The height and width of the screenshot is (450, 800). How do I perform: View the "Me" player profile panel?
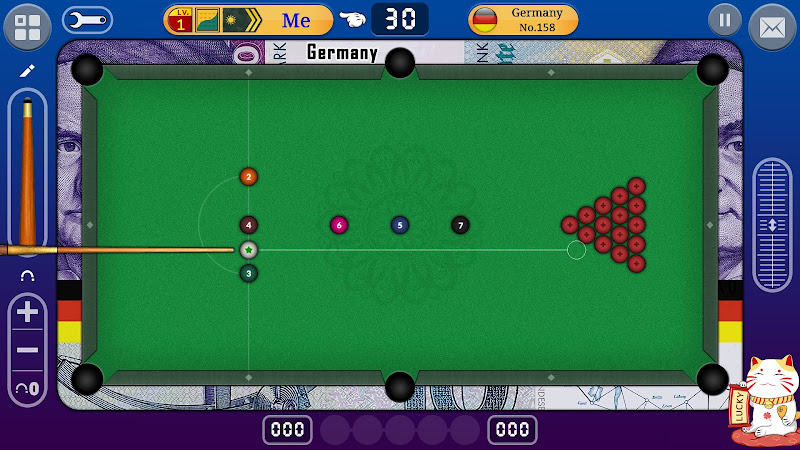pos(248,20)
